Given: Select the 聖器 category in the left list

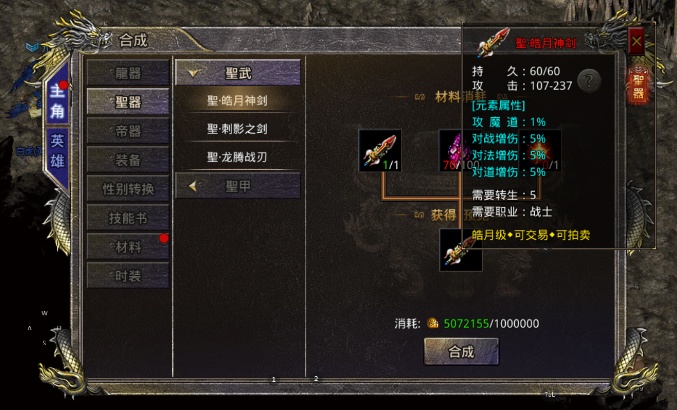Looking at the screenshot, I should click(x=128, y=102).
